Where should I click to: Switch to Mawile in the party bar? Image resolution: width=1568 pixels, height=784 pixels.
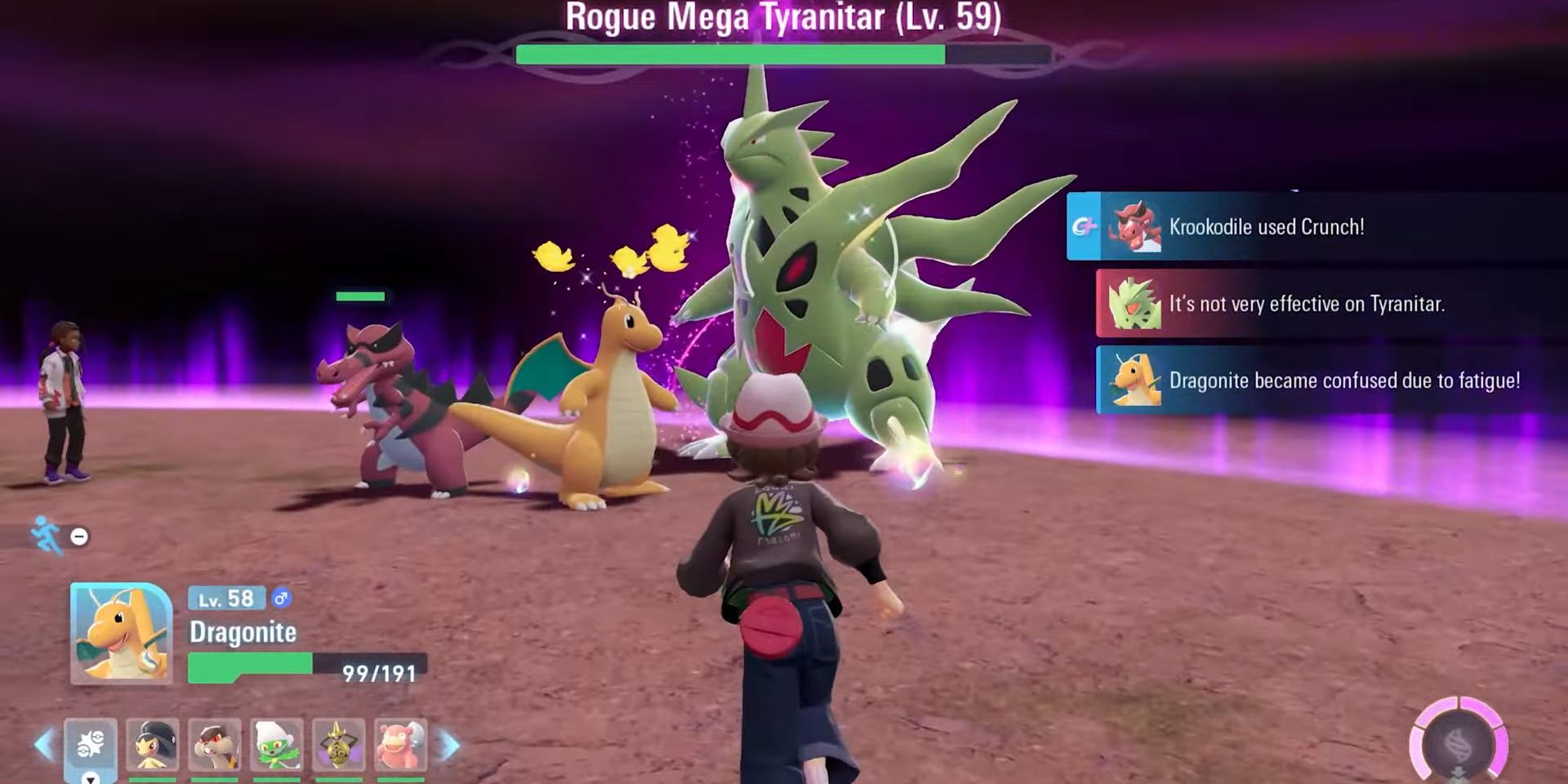pos(153,745)
